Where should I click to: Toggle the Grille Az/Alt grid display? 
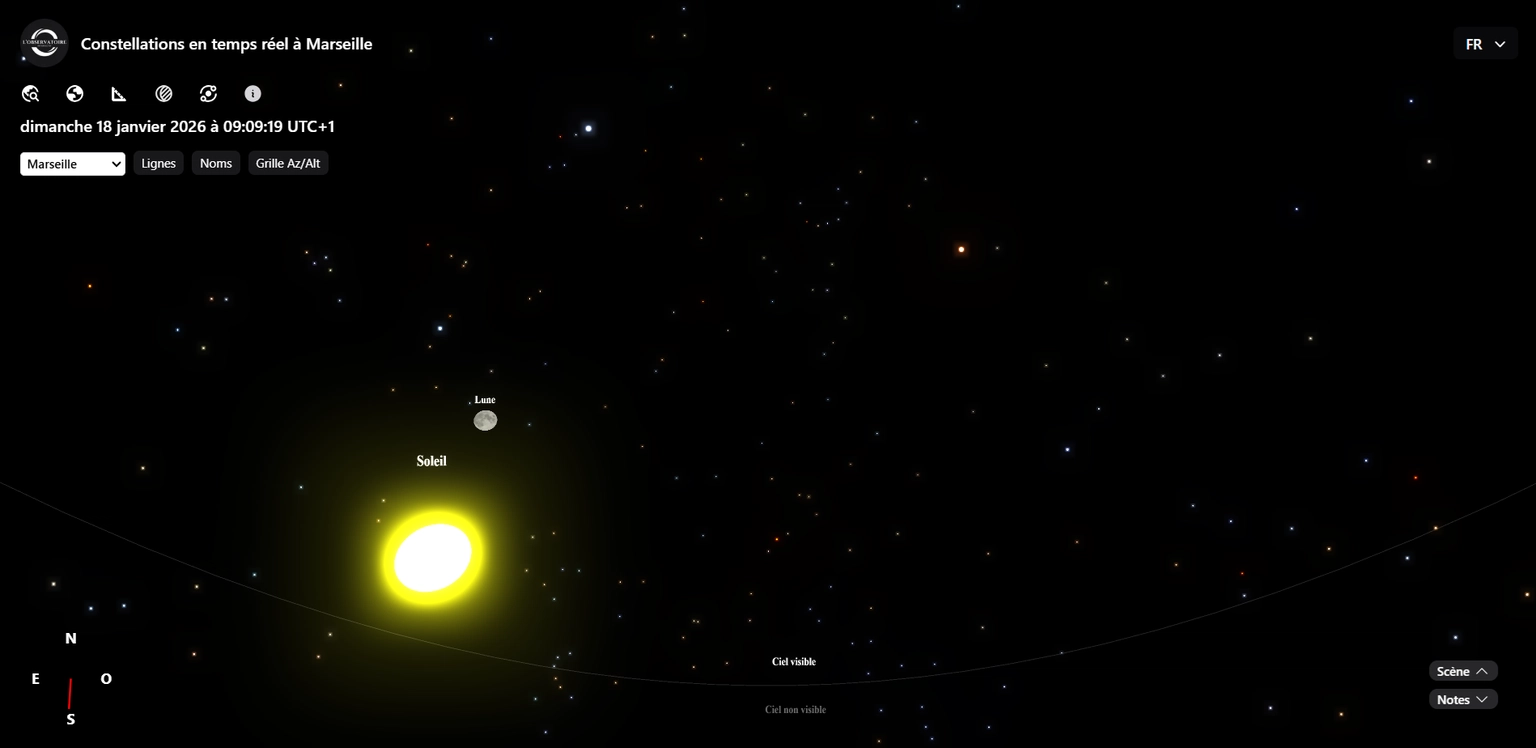tap(288, 162)
